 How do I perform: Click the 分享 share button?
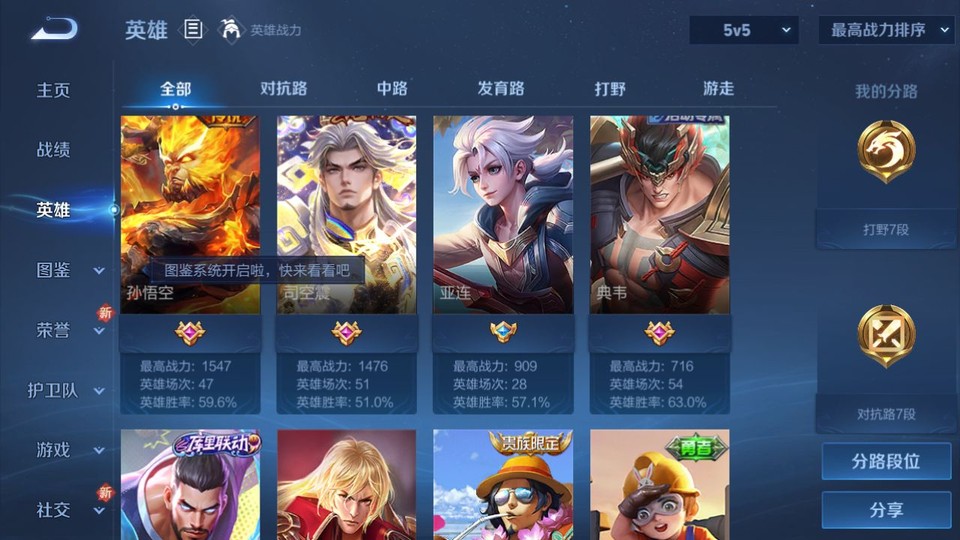click(x=886, y=510)
